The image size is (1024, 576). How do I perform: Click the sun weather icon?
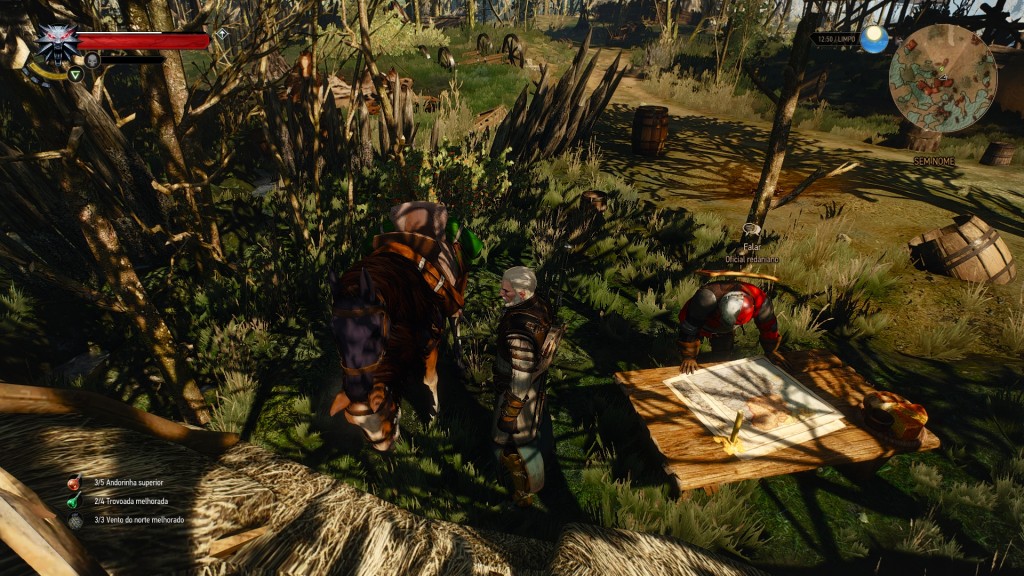point(875,39)
